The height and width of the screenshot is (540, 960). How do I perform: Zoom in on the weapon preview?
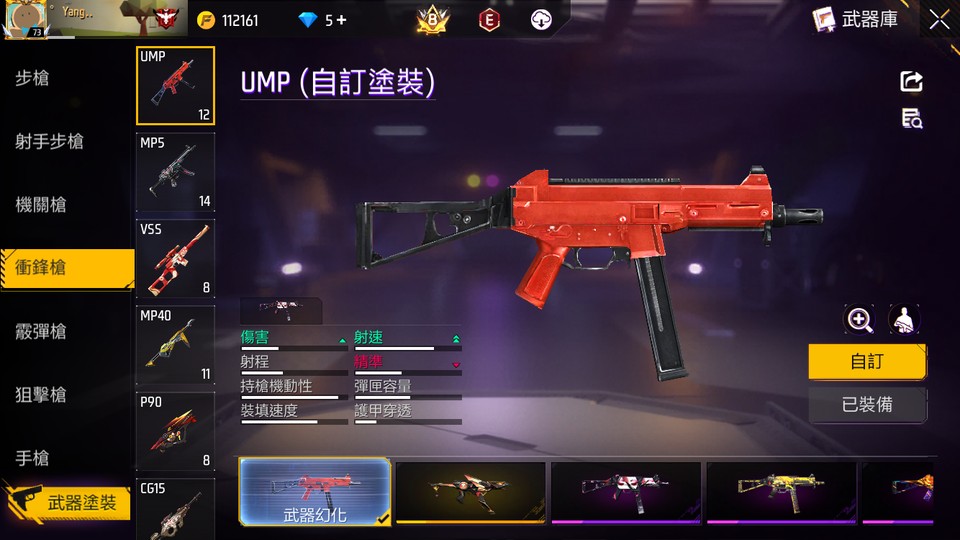[859, 320]
